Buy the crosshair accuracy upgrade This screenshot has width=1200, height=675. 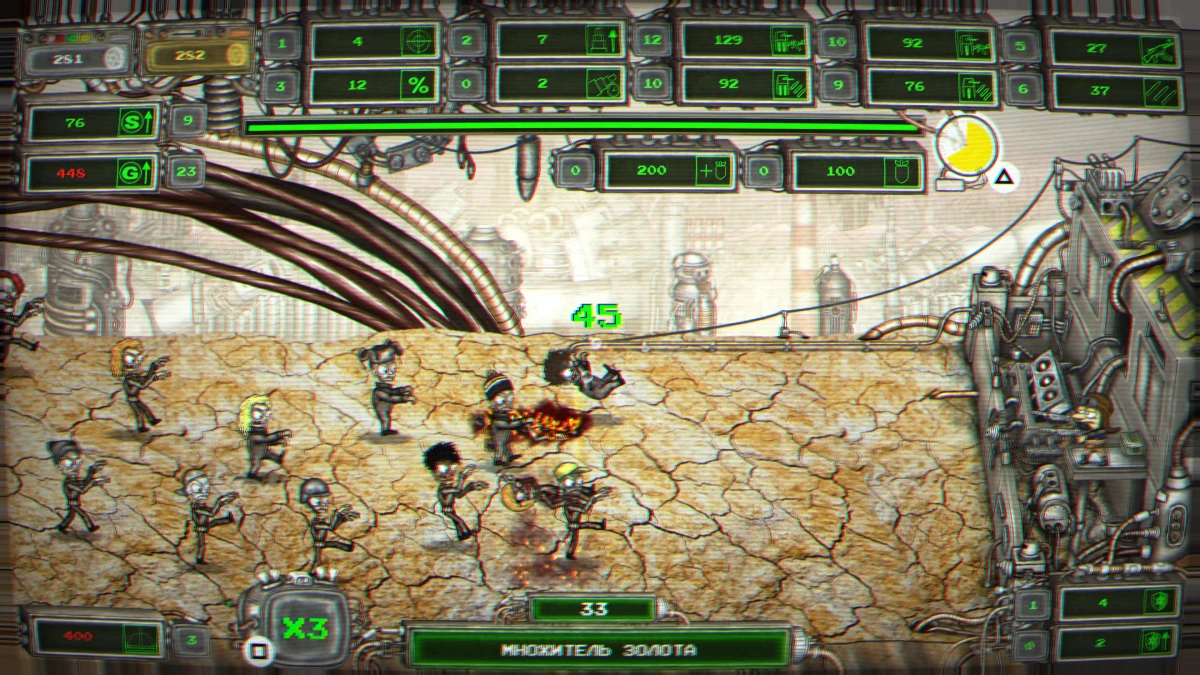(375, 41)
